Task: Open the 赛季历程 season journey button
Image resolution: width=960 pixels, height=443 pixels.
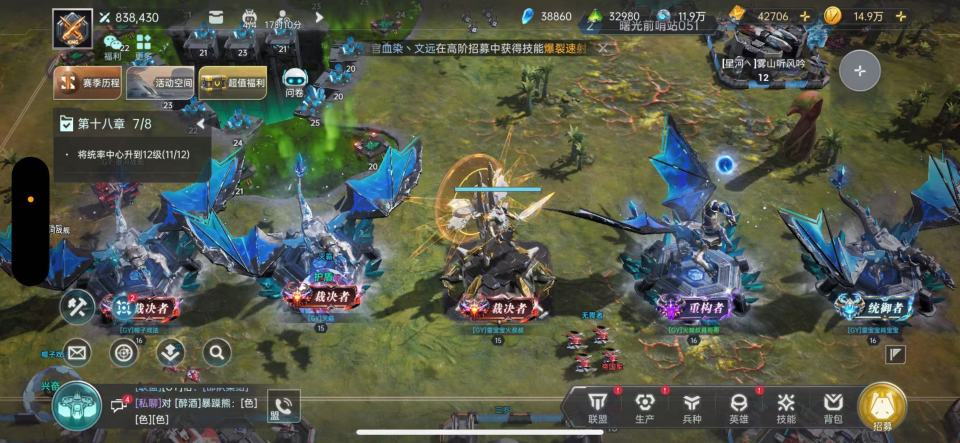Action: [x=87, y=83]
